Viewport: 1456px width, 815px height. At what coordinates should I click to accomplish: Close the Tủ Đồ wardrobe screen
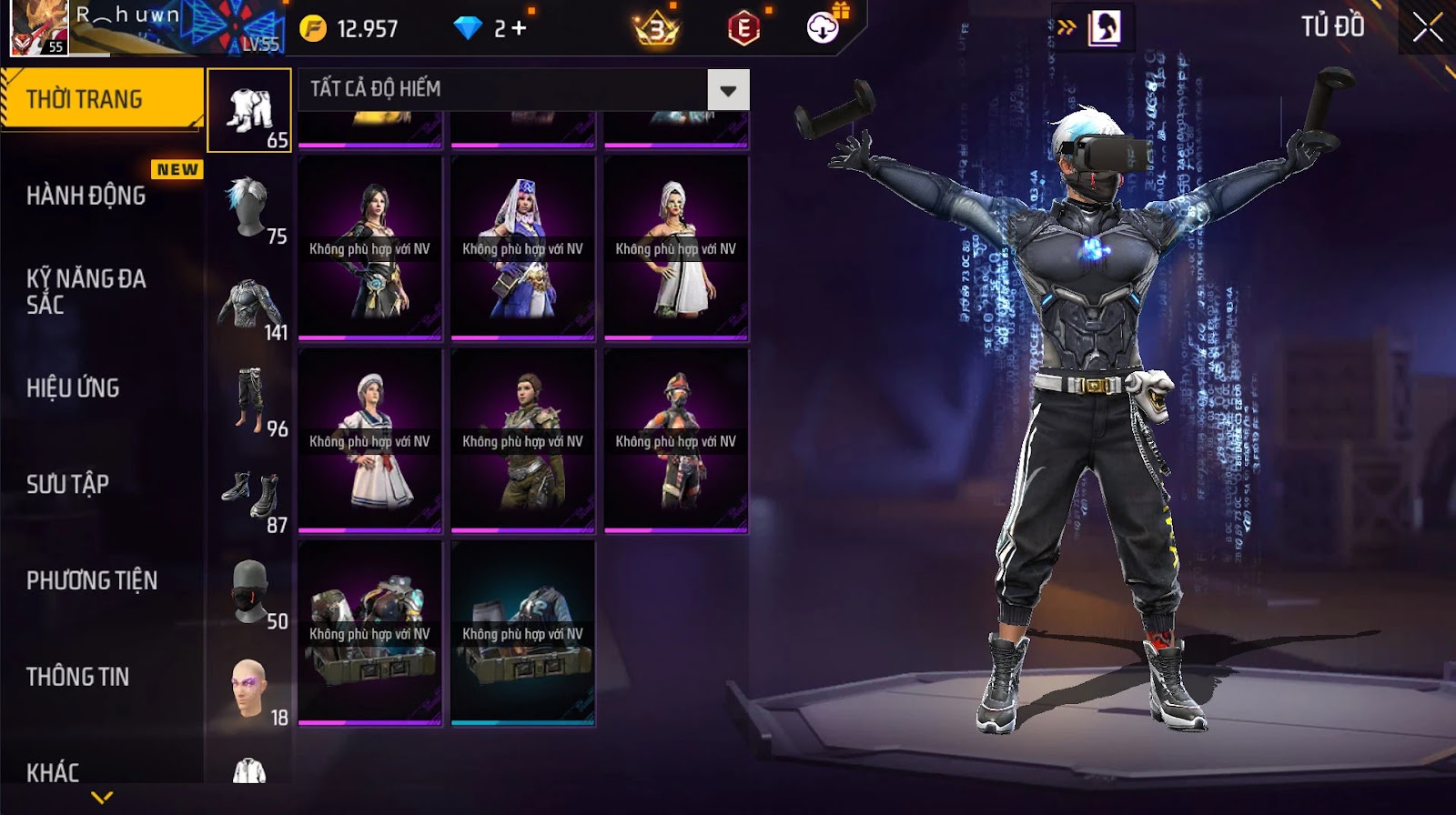[1427, 27]
